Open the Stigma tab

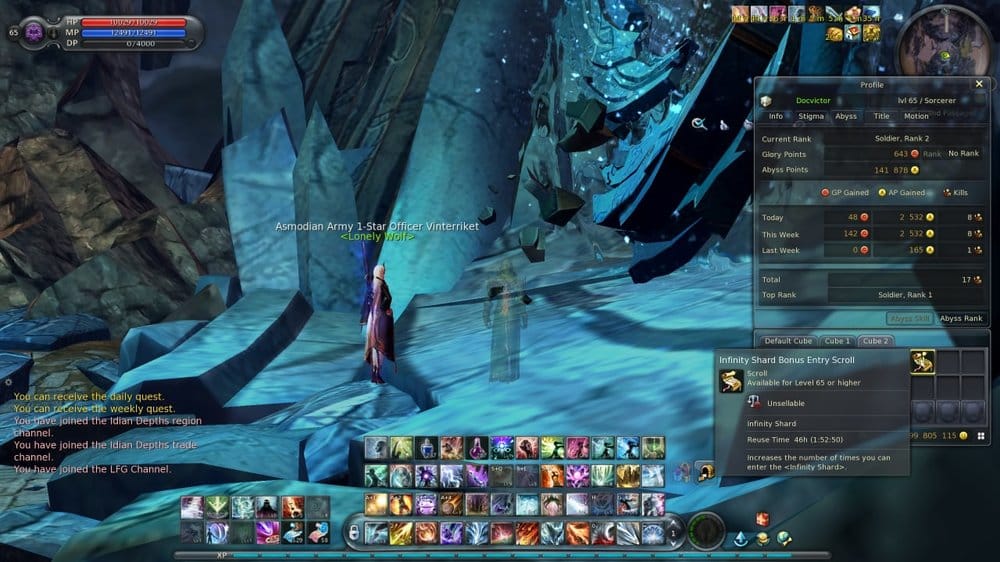click(x=811, y=116)
